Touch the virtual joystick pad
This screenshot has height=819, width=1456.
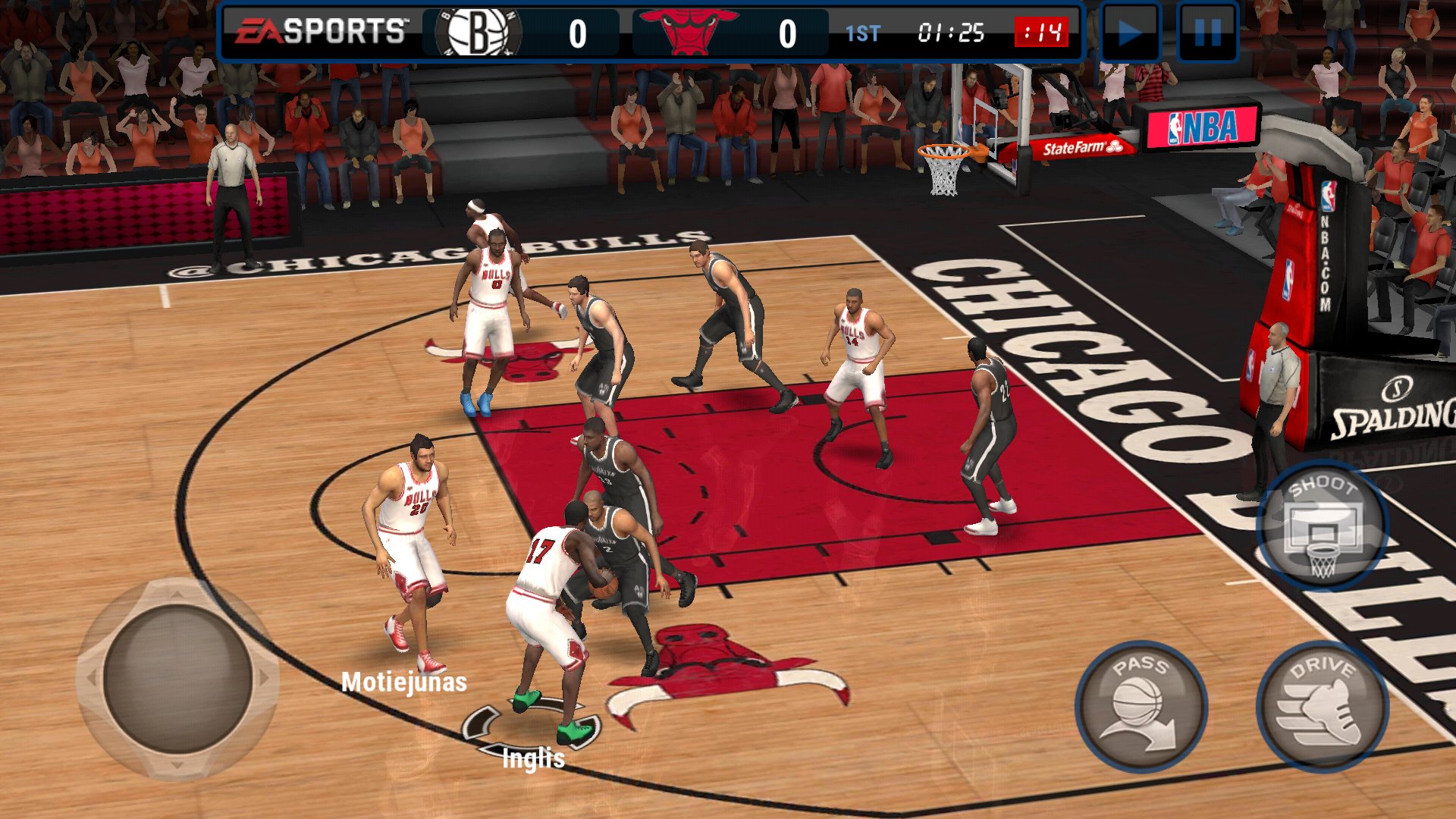pos(177,679)
